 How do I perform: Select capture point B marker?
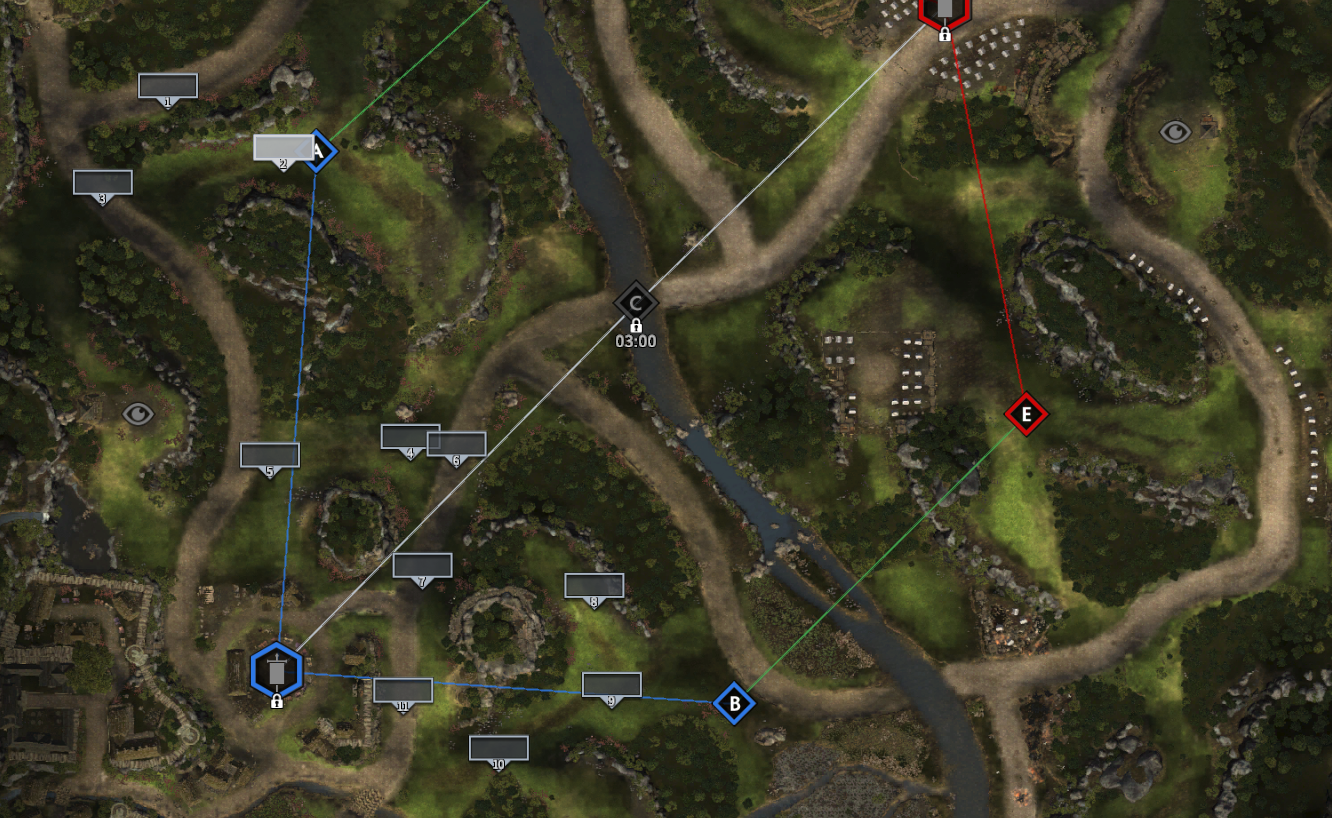click(x=734, y=704)
